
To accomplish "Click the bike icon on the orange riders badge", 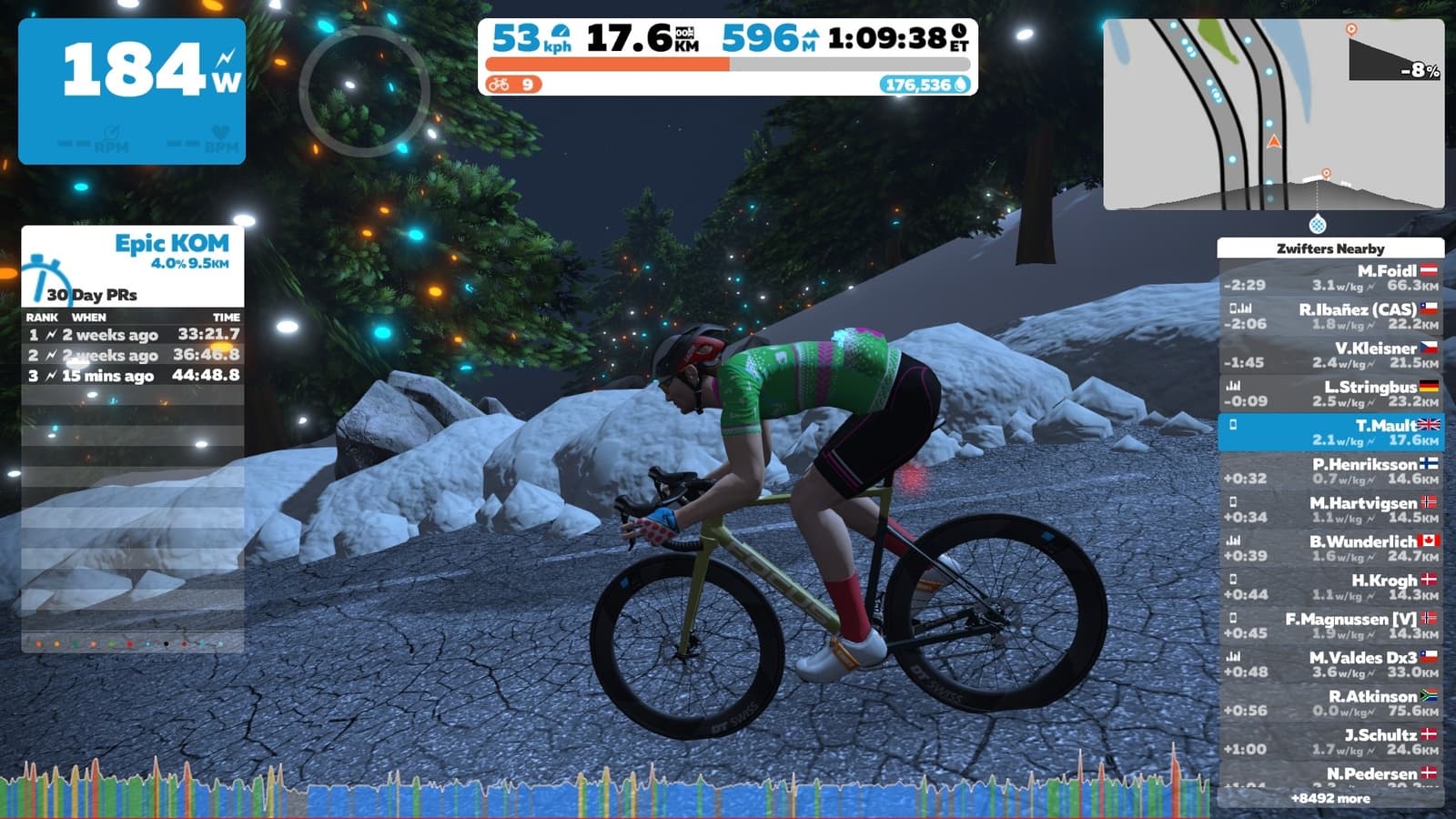I will pos(499,85).
